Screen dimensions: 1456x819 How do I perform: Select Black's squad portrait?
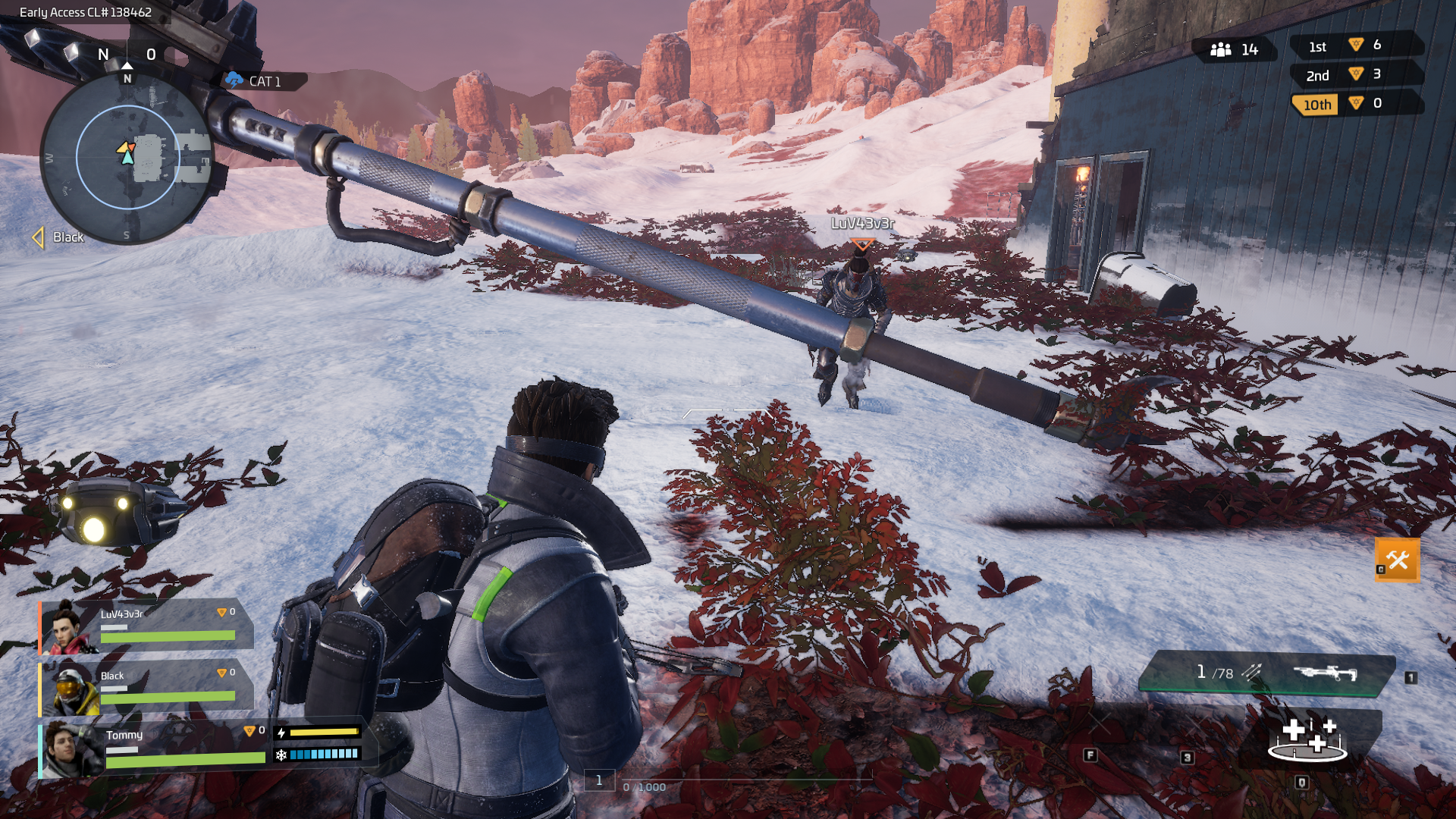click(x=71, y=689)
